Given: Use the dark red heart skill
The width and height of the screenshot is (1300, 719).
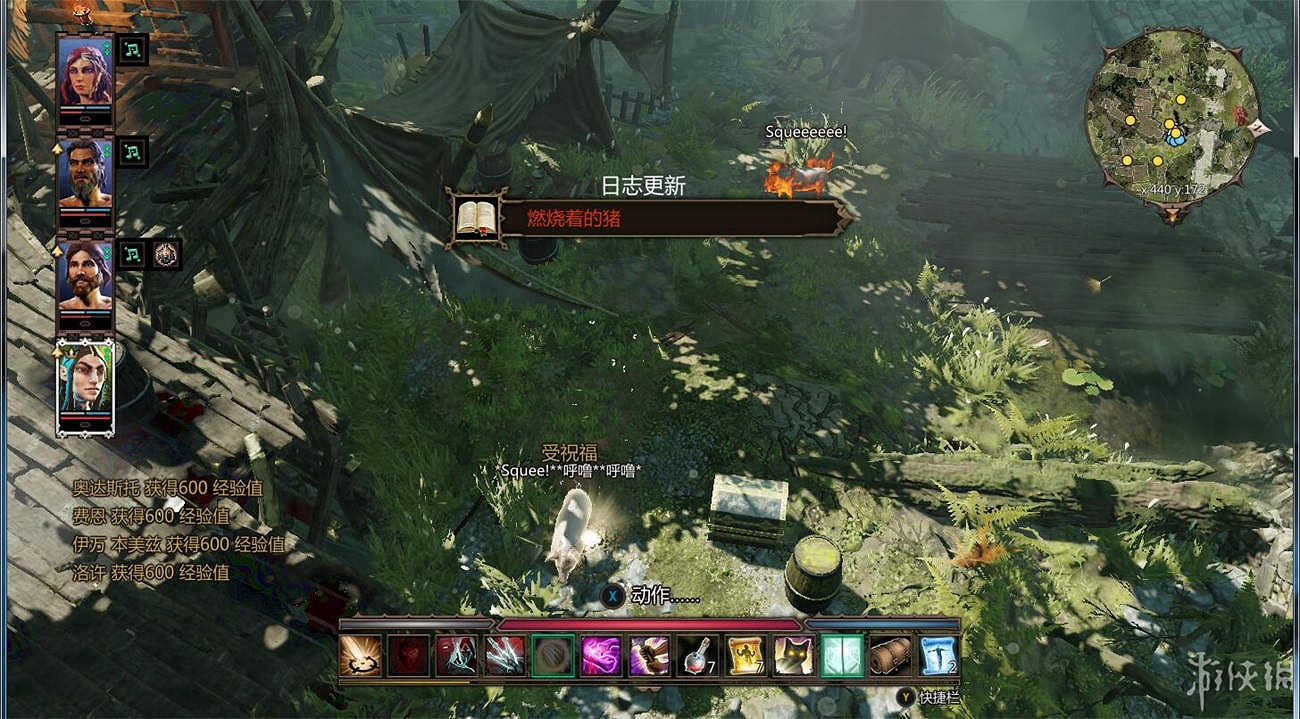Looking at the screenshot, I should click(408, 656).
